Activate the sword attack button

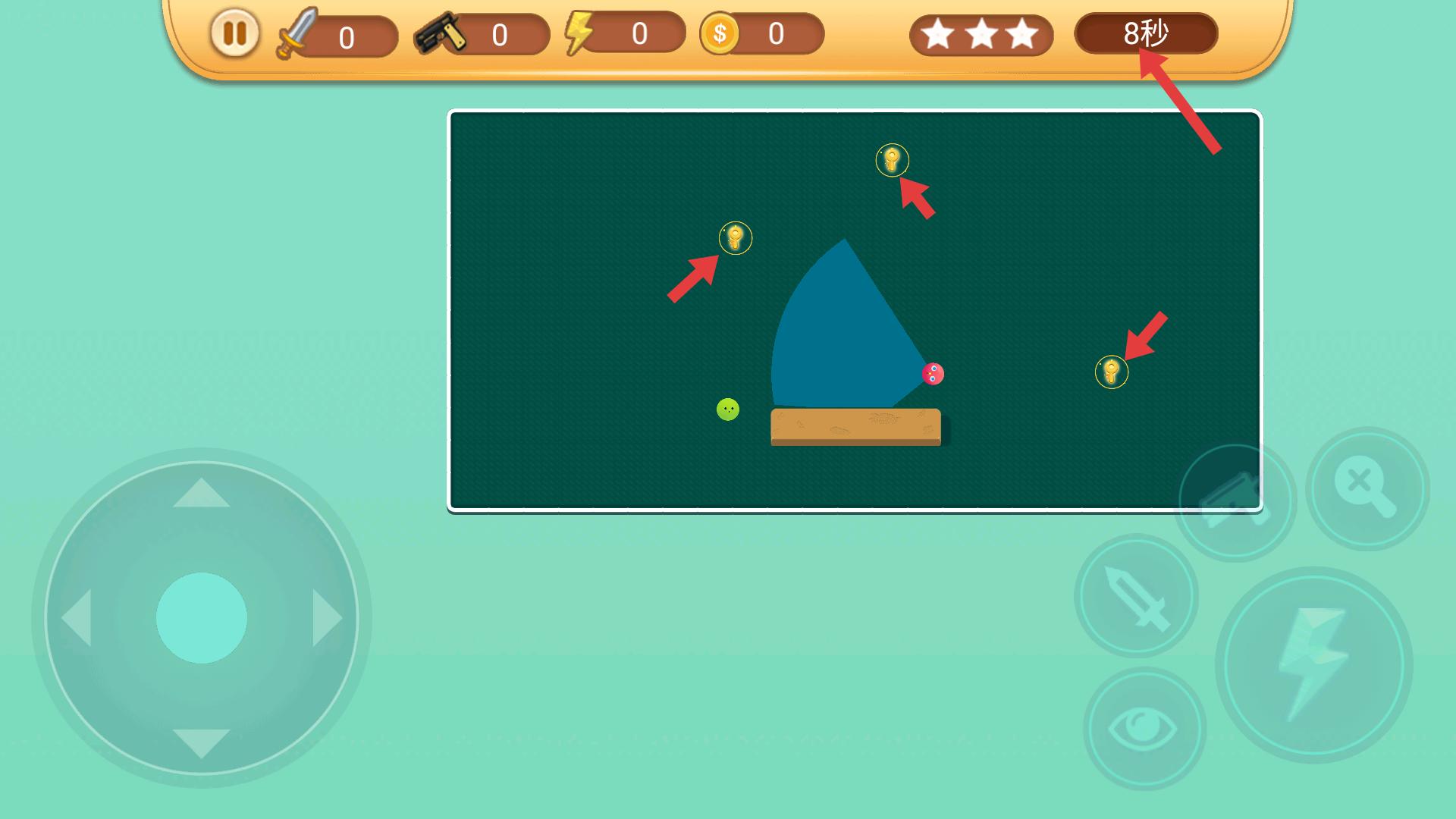tap(1136, 597)
